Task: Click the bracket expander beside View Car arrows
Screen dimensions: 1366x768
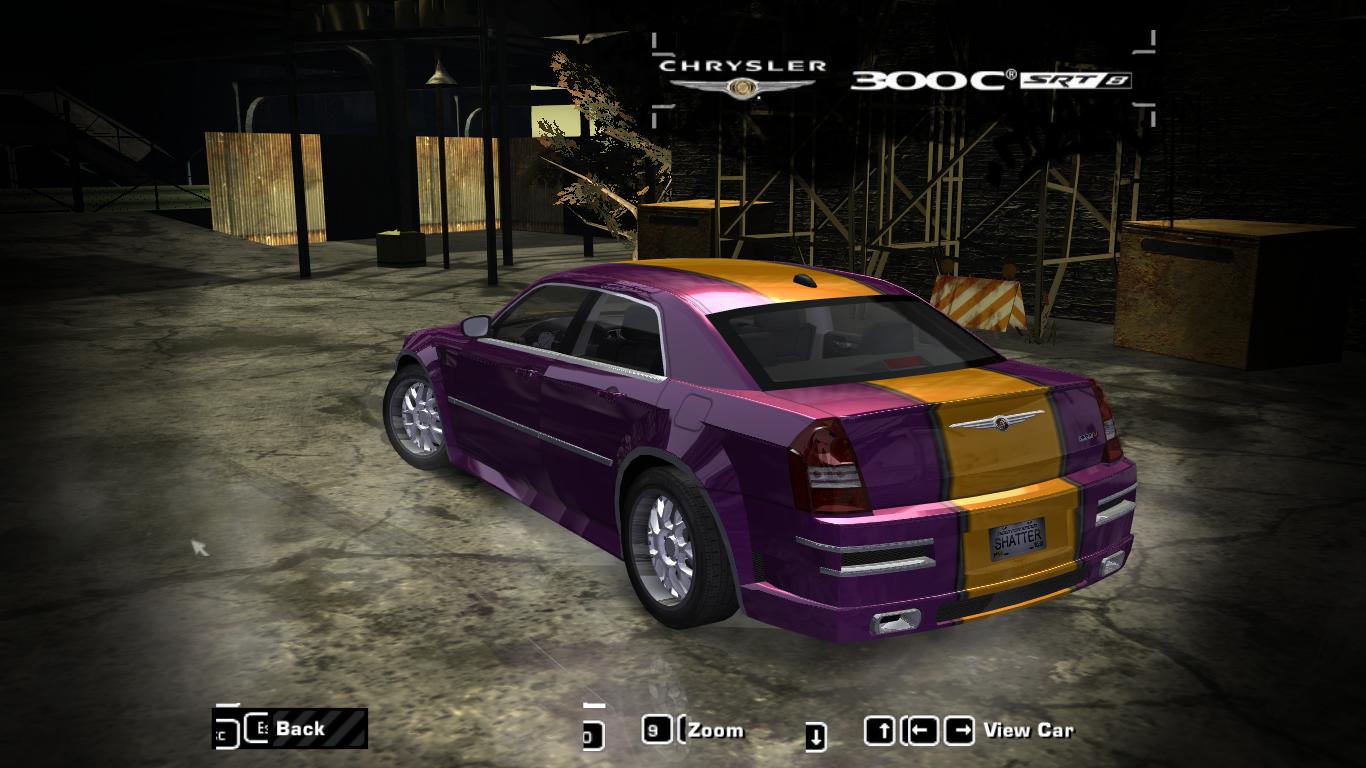Action: [x=902, y=730]
